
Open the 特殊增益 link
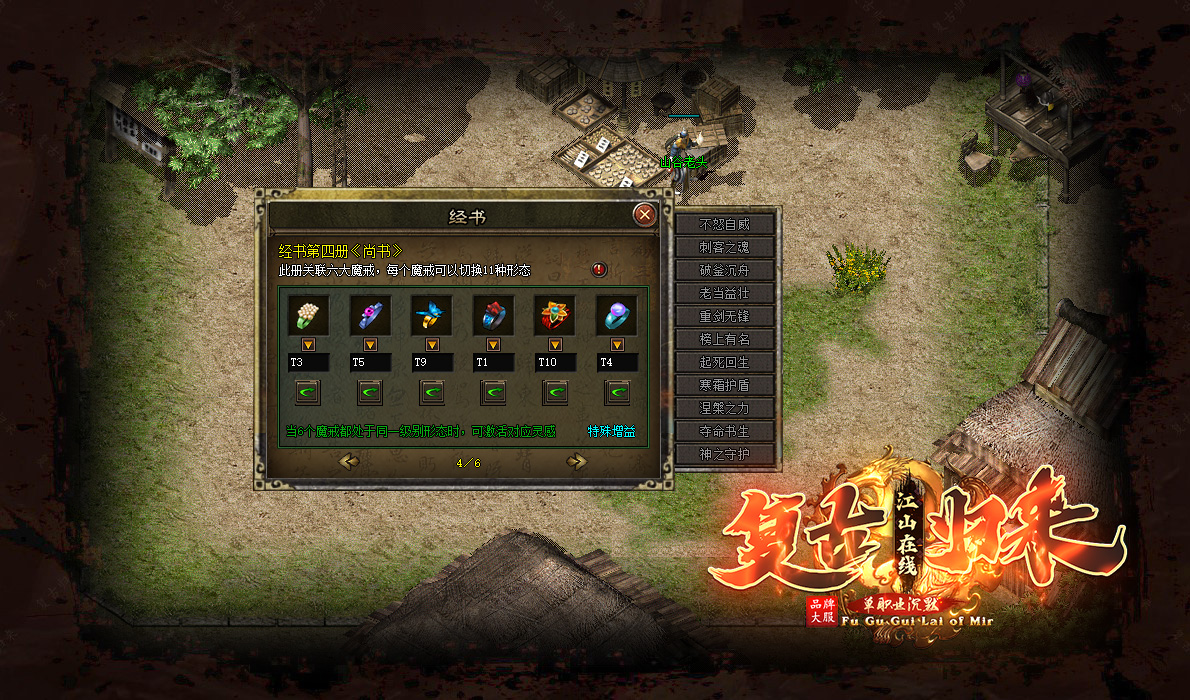611,432
